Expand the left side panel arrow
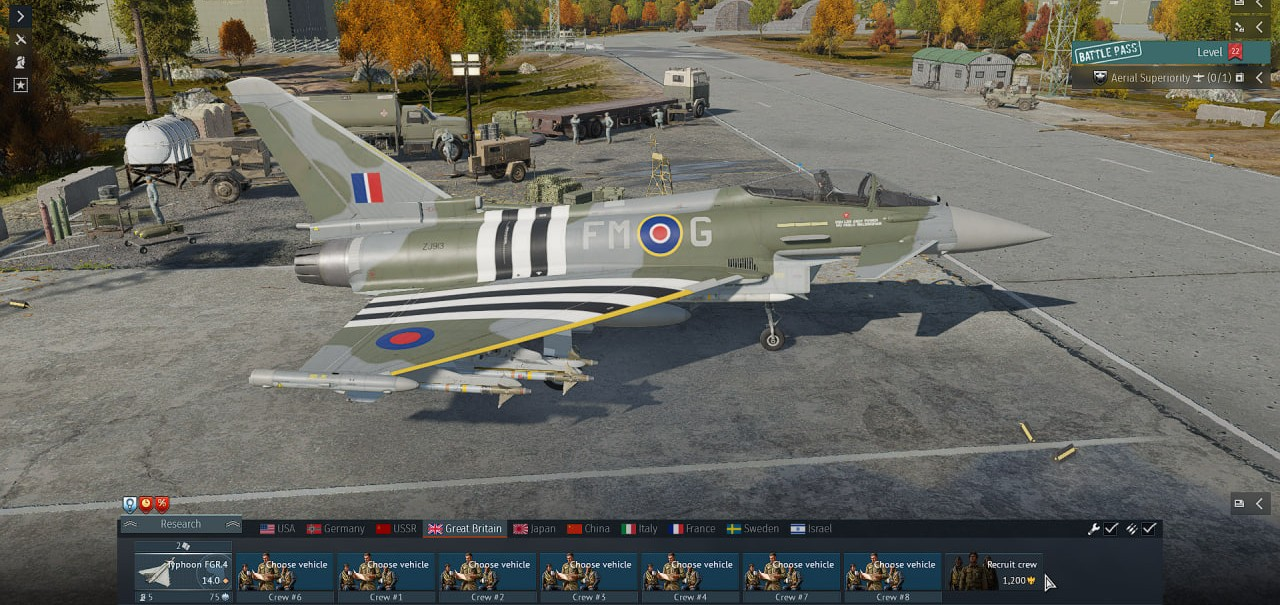This screenshot has width=1280, height=605. pos(20,16)
